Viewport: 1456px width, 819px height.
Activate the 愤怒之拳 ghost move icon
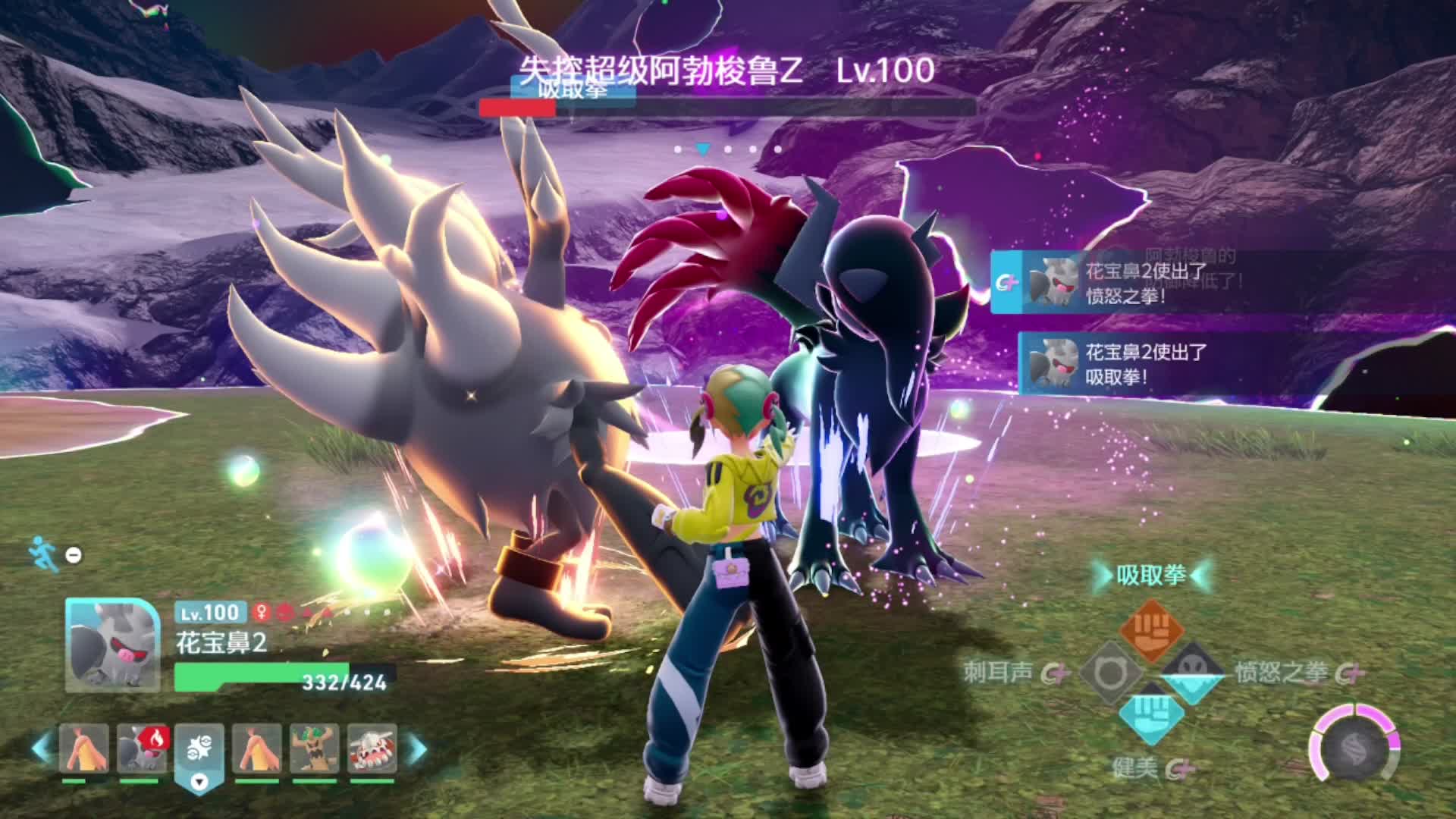coord(1193,671)
